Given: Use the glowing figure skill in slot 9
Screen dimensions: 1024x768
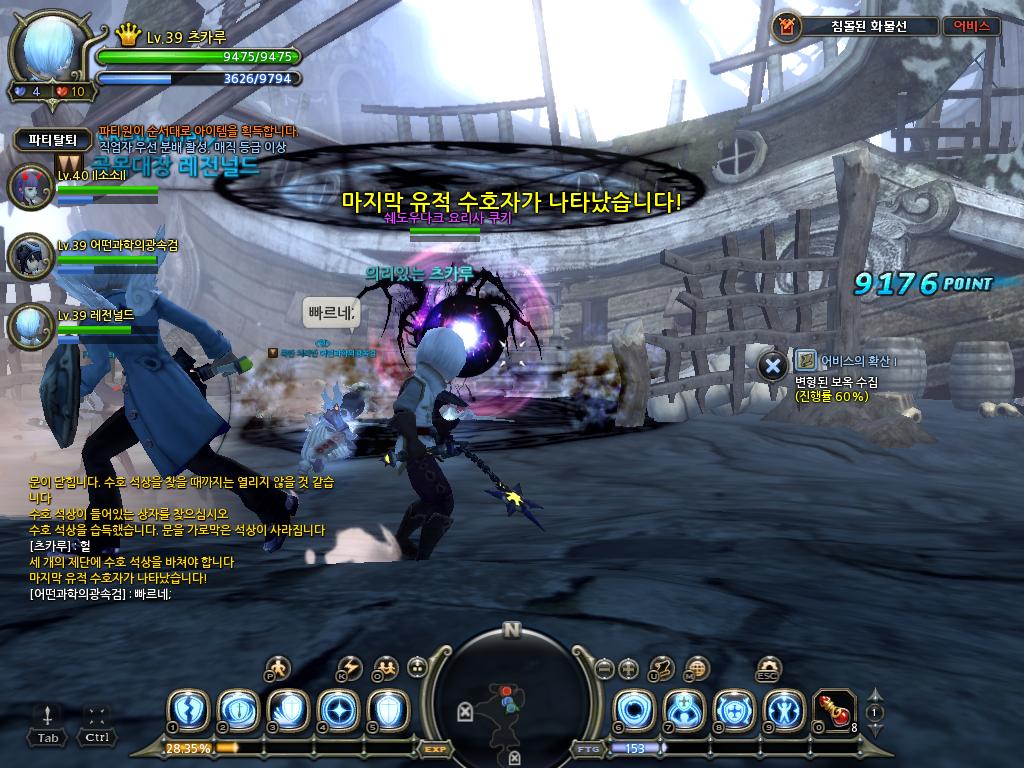Looking at the screenshot, I should coord(784,710).
